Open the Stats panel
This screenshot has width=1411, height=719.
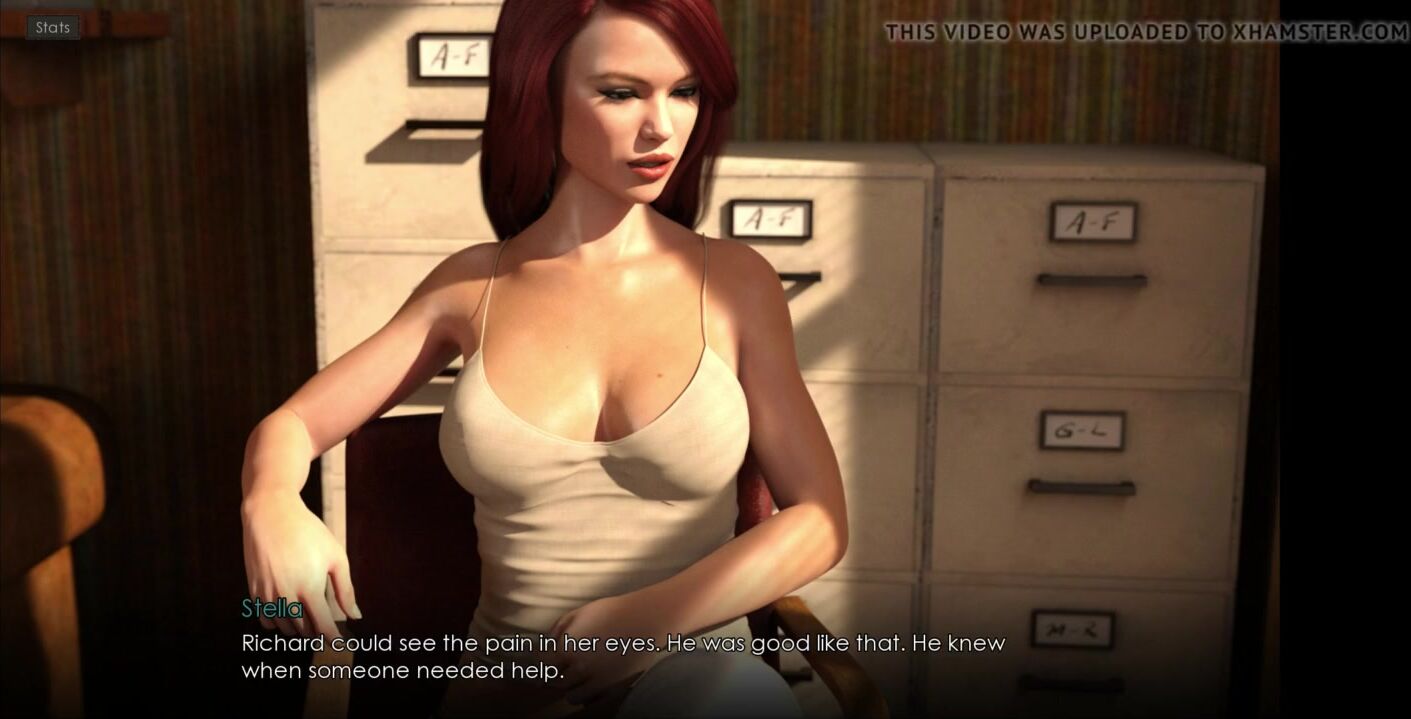[x=53, y=28]
